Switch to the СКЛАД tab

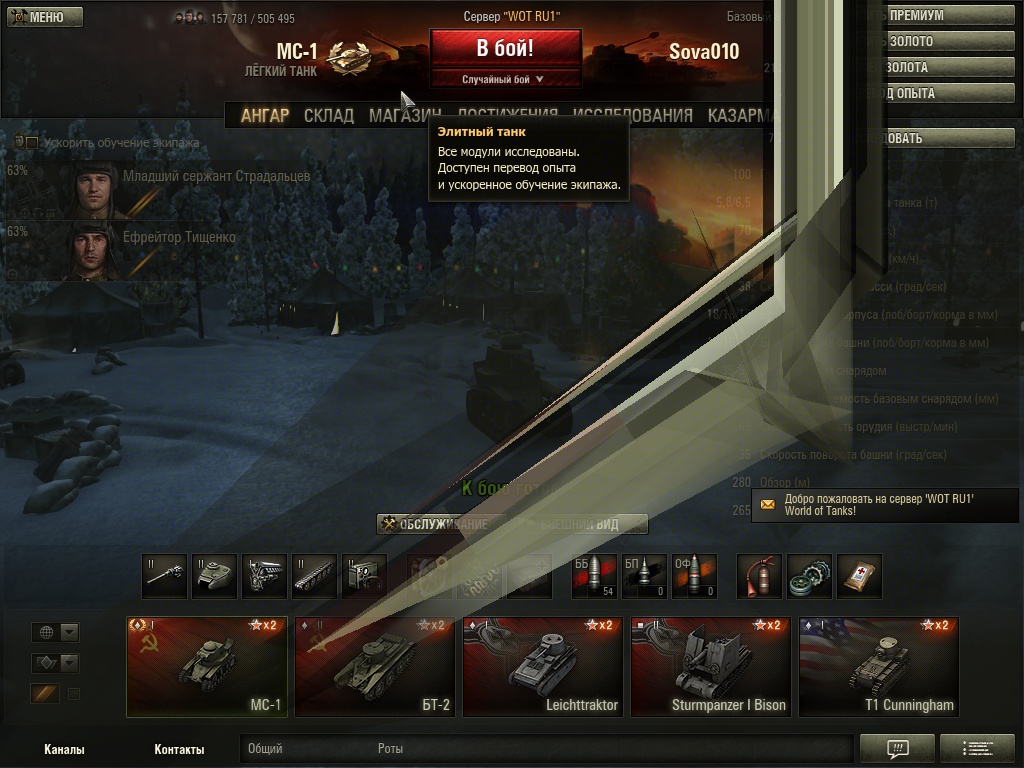328,116
